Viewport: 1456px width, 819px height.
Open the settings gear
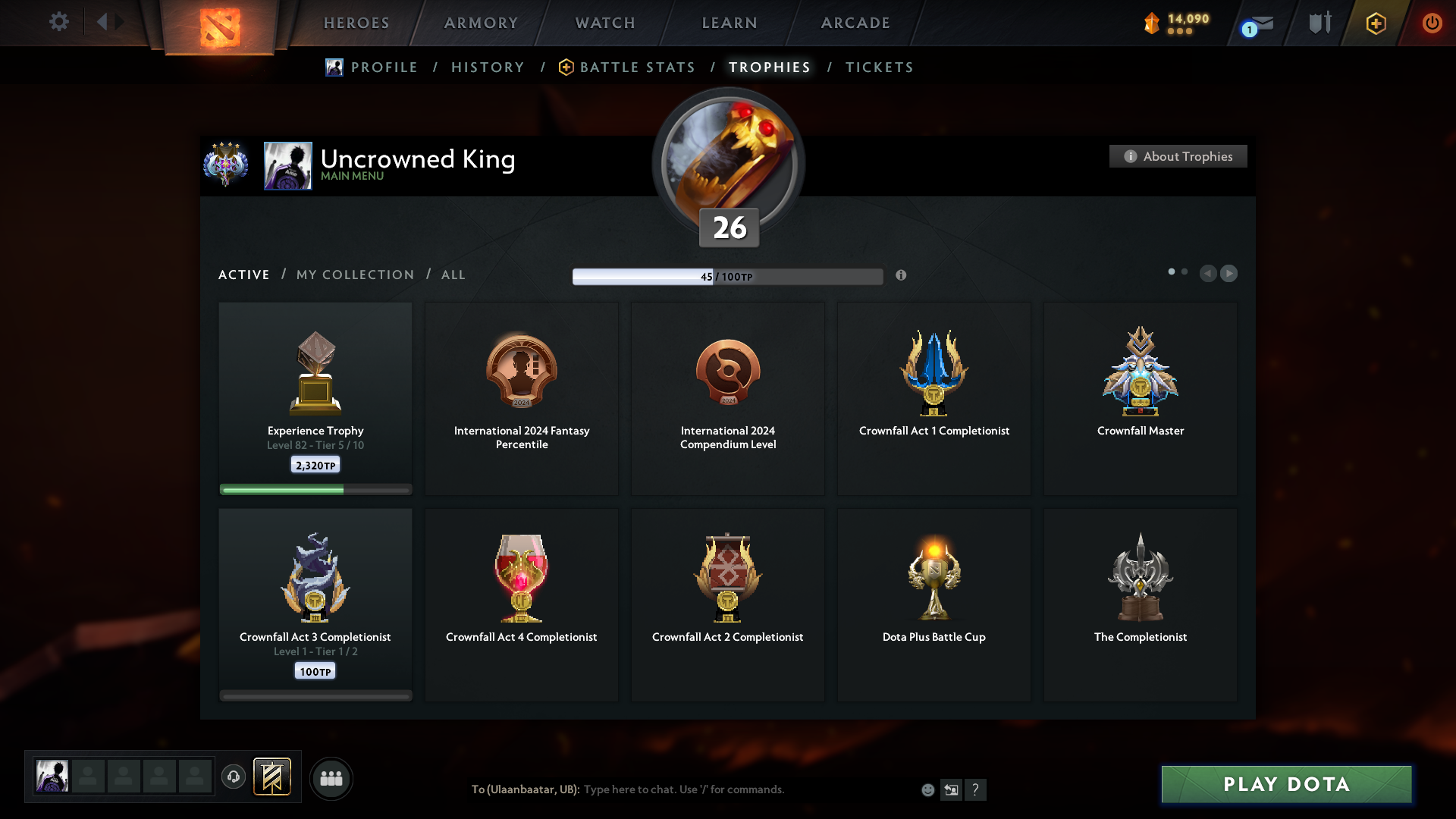[59, 22]
